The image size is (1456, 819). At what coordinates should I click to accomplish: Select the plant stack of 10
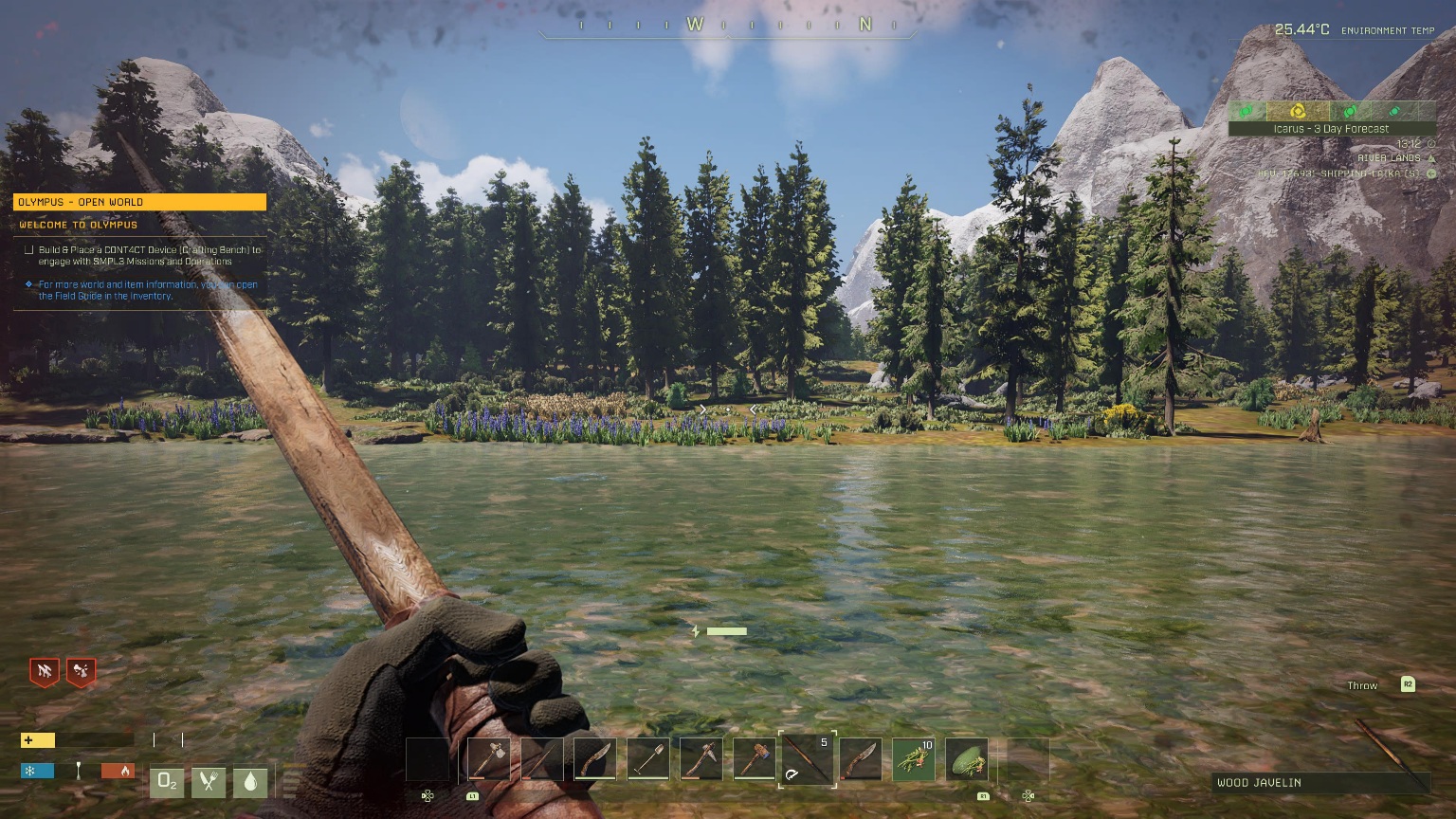click(914, 759)
